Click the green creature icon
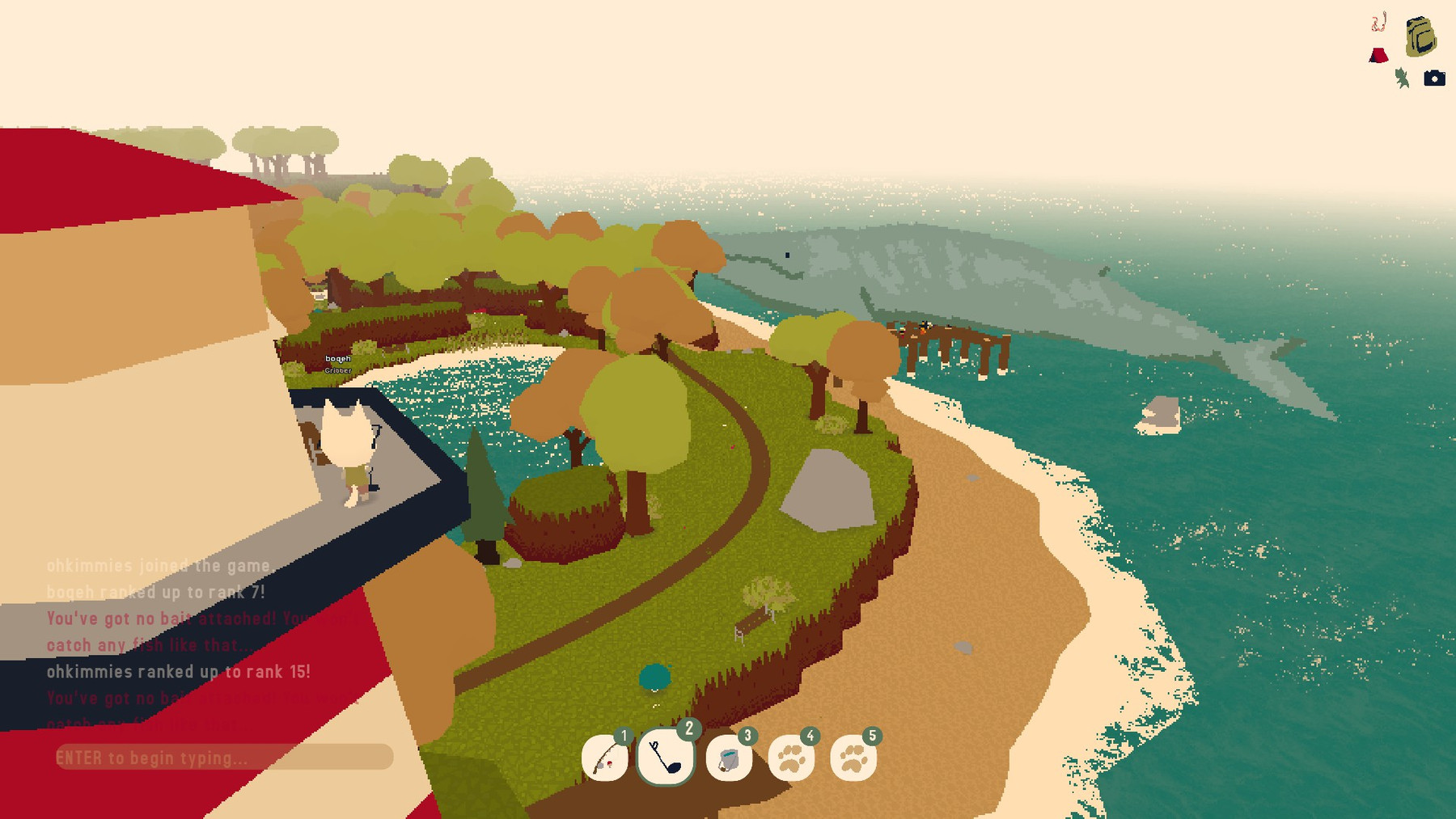The image size is (1456, 819). (x=1403, y=78)
